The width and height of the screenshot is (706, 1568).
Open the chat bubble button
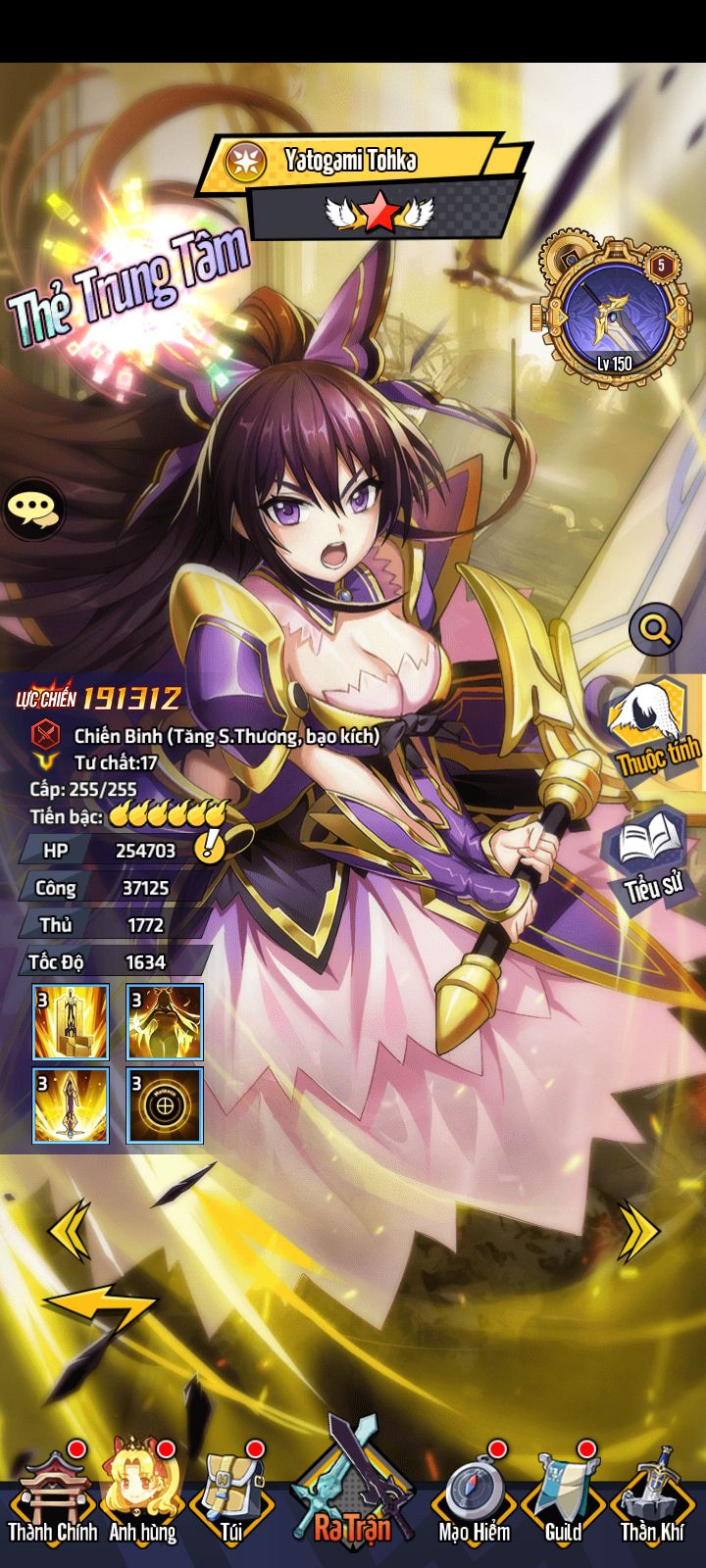point(33,508)
